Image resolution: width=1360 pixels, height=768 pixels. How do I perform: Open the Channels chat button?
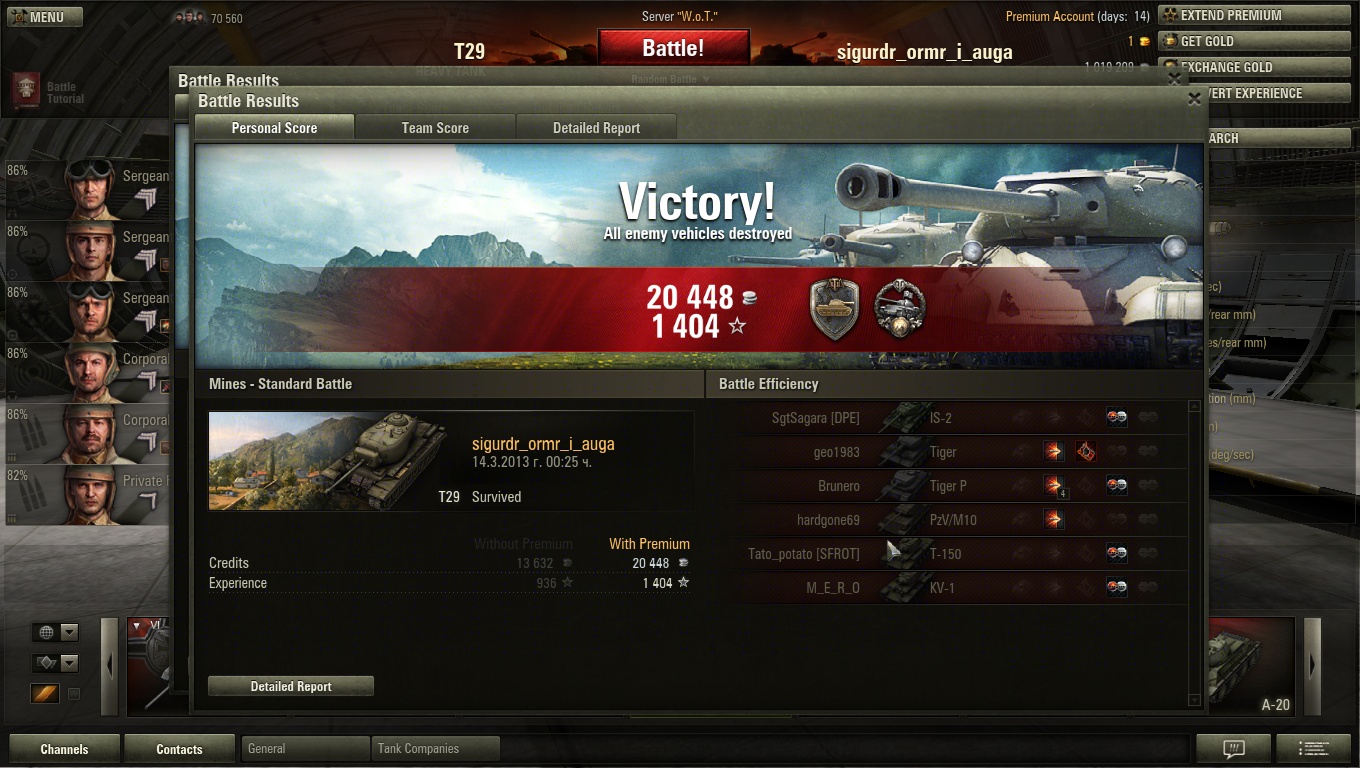tap(64, 749)
